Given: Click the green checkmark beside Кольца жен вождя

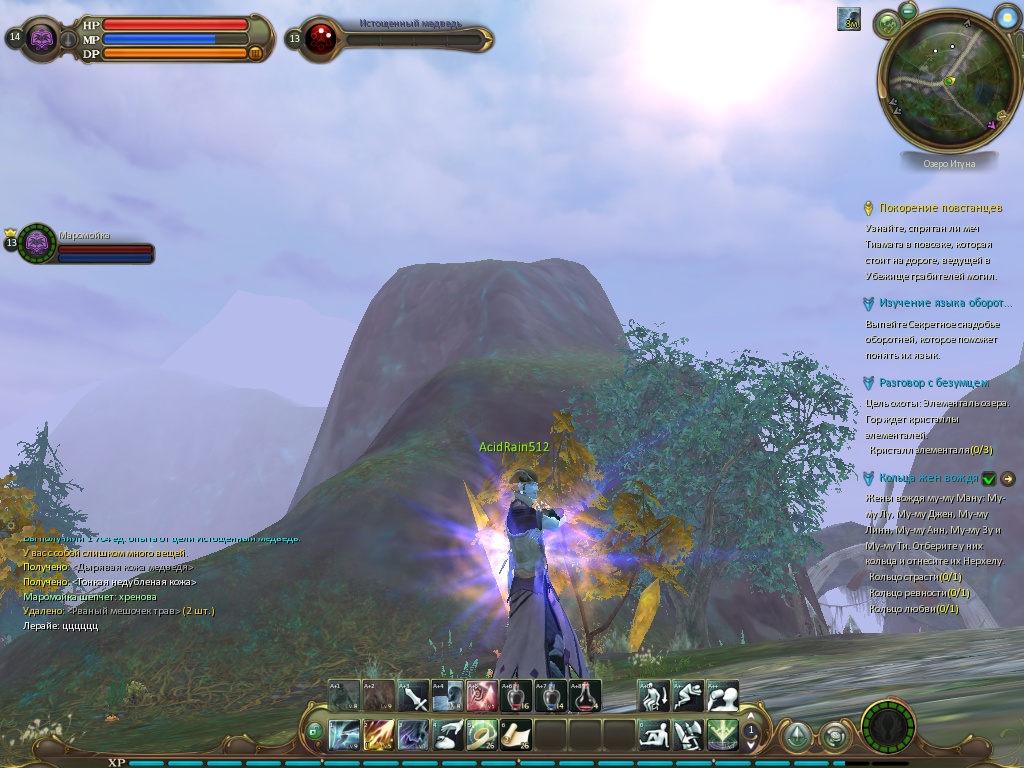Looking at the screenshot, I should 989,479.
